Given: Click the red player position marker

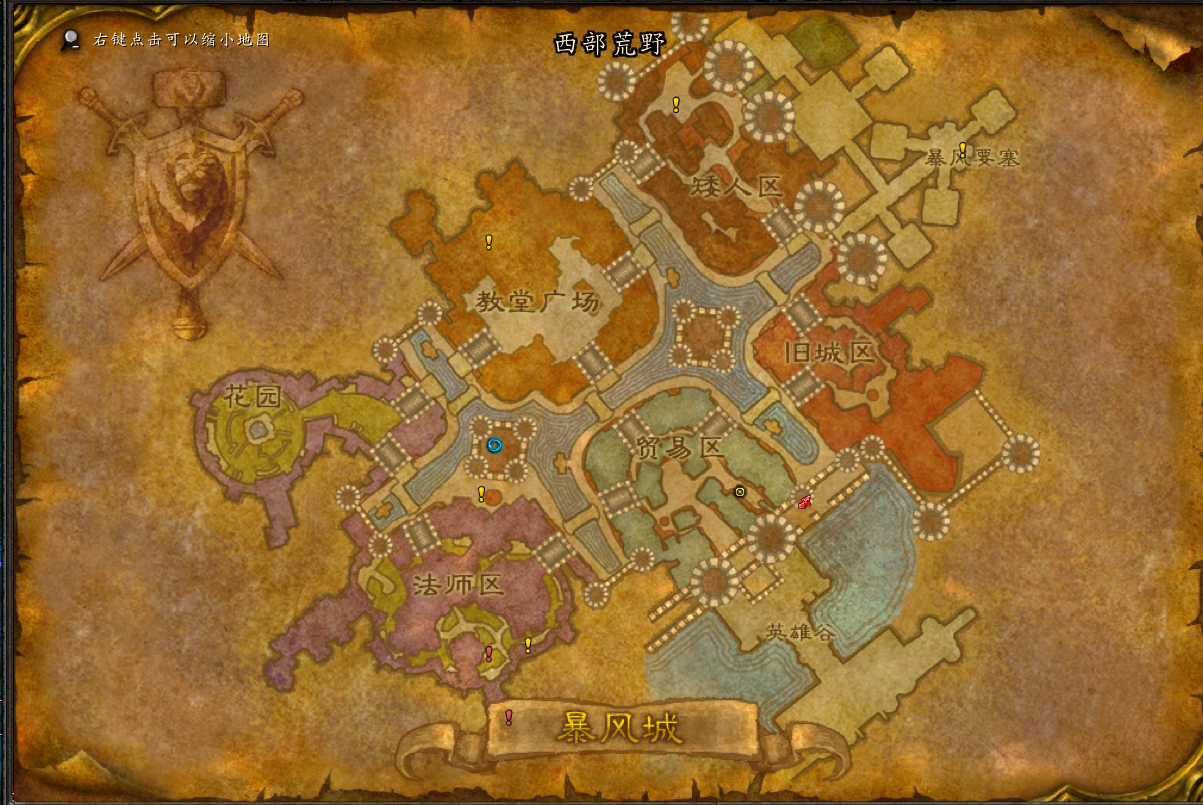Looking at the screenshot, I should (804, 502).
